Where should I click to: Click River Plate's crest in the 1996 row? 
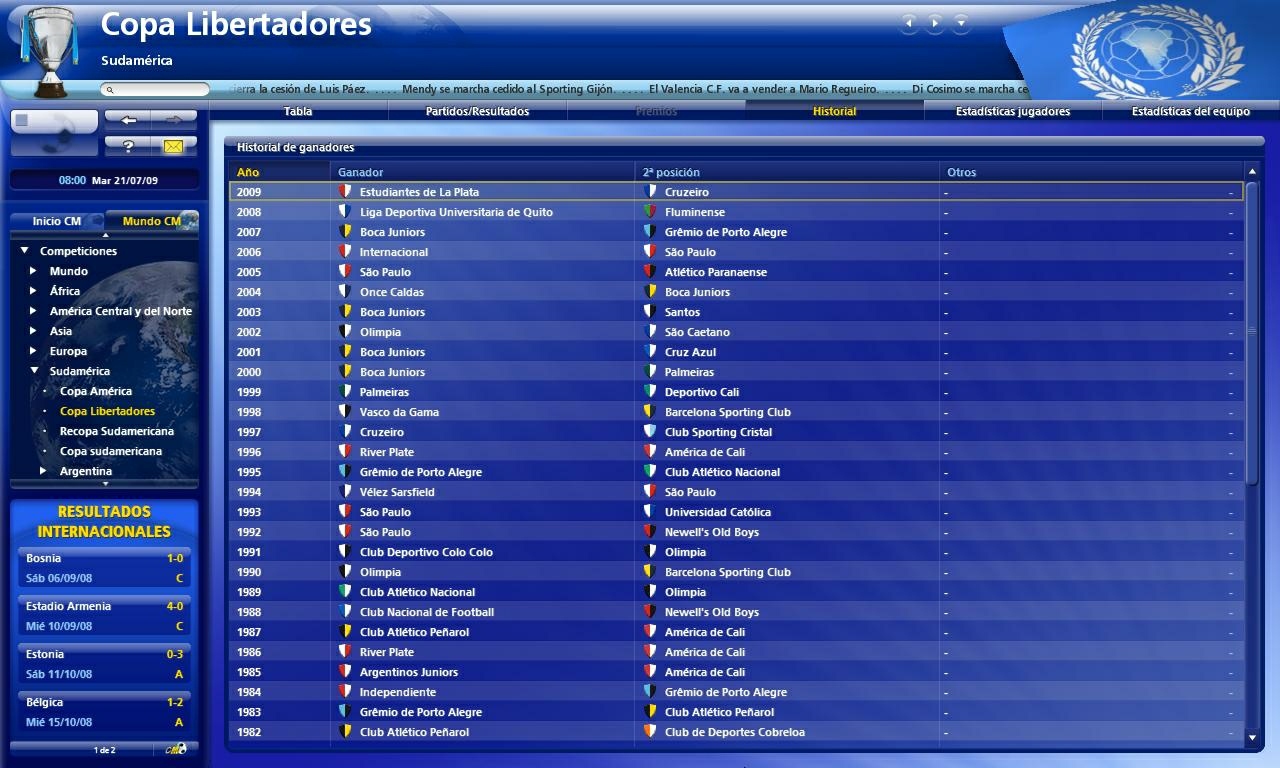[x=348, y=451]
